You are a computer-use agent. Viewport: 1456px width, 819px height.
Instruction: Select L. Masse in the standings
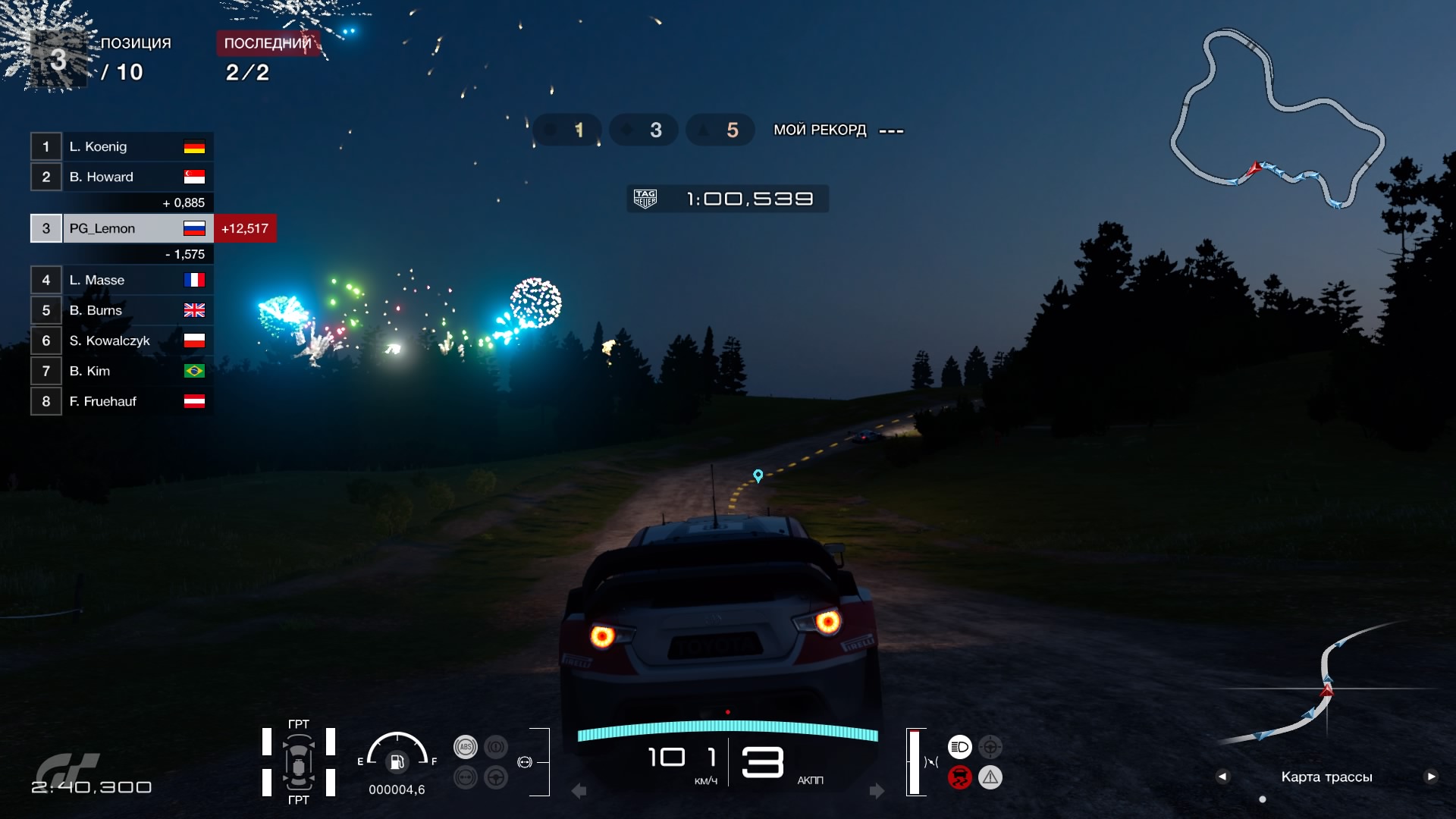[x=121, y=280]
